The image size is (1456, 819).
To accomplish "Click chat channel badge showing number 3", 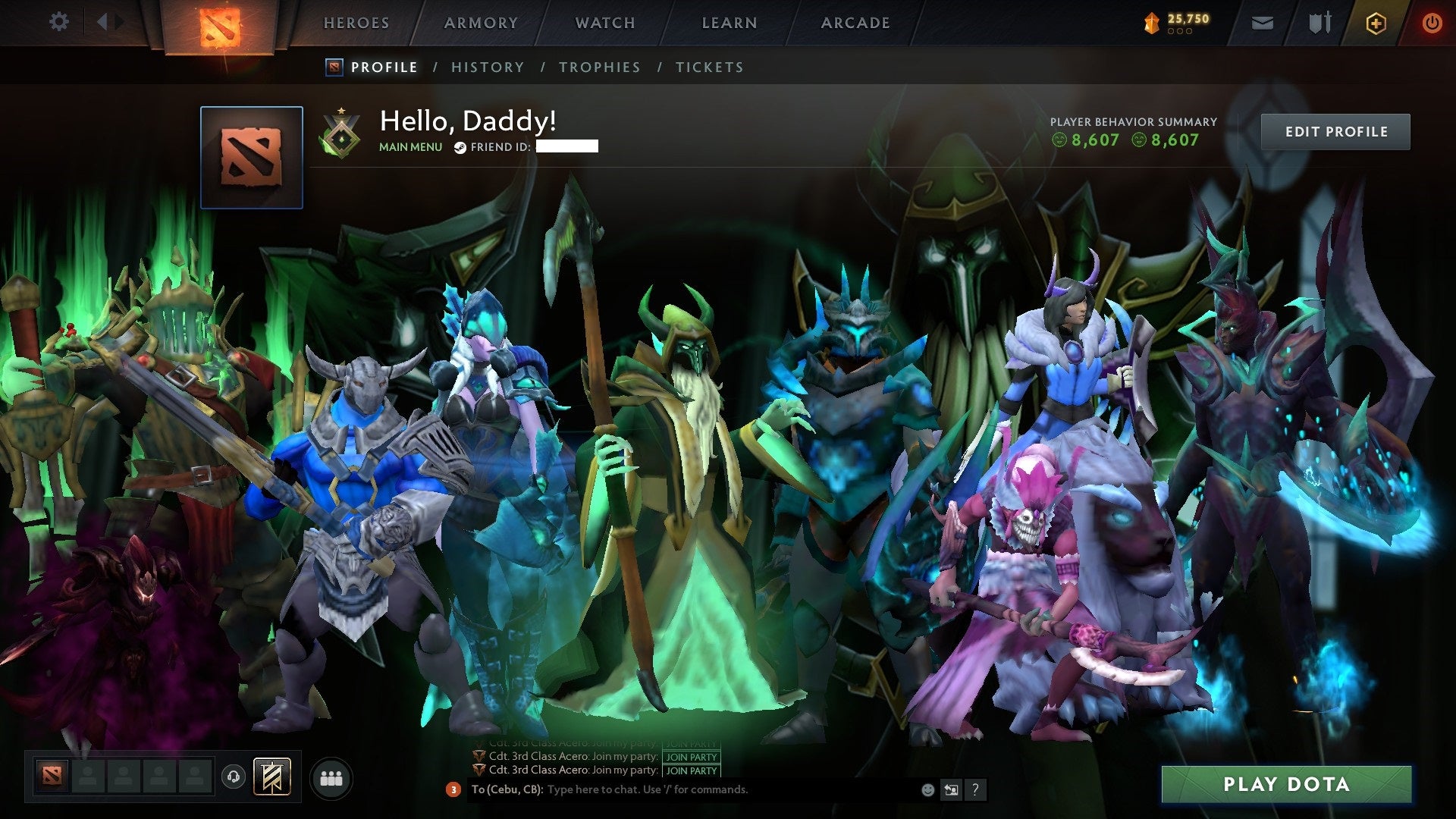I will pyautogui.click(x=453, y=790).
